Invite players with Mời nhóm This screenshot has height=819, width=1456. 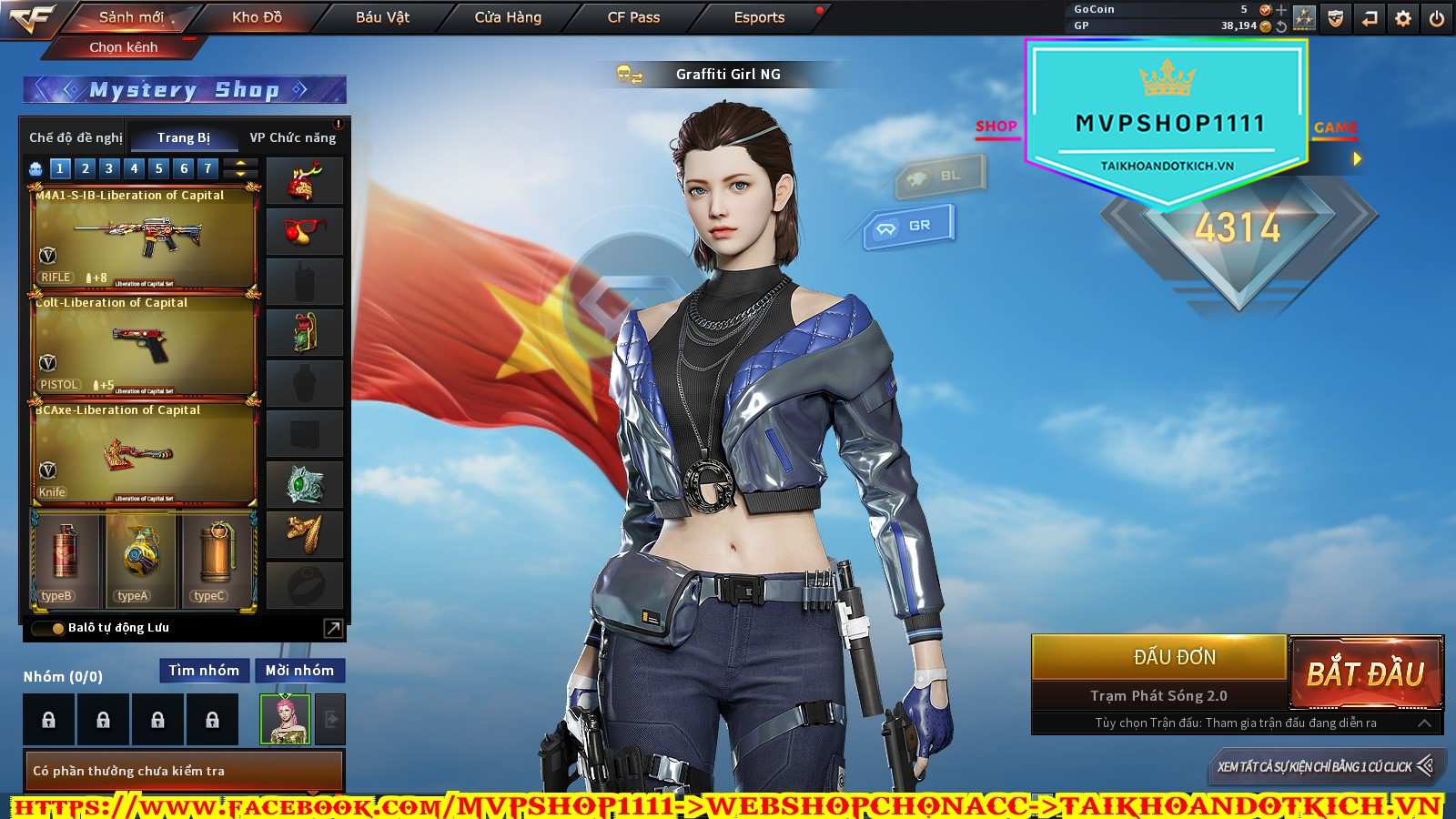point(299,671)
